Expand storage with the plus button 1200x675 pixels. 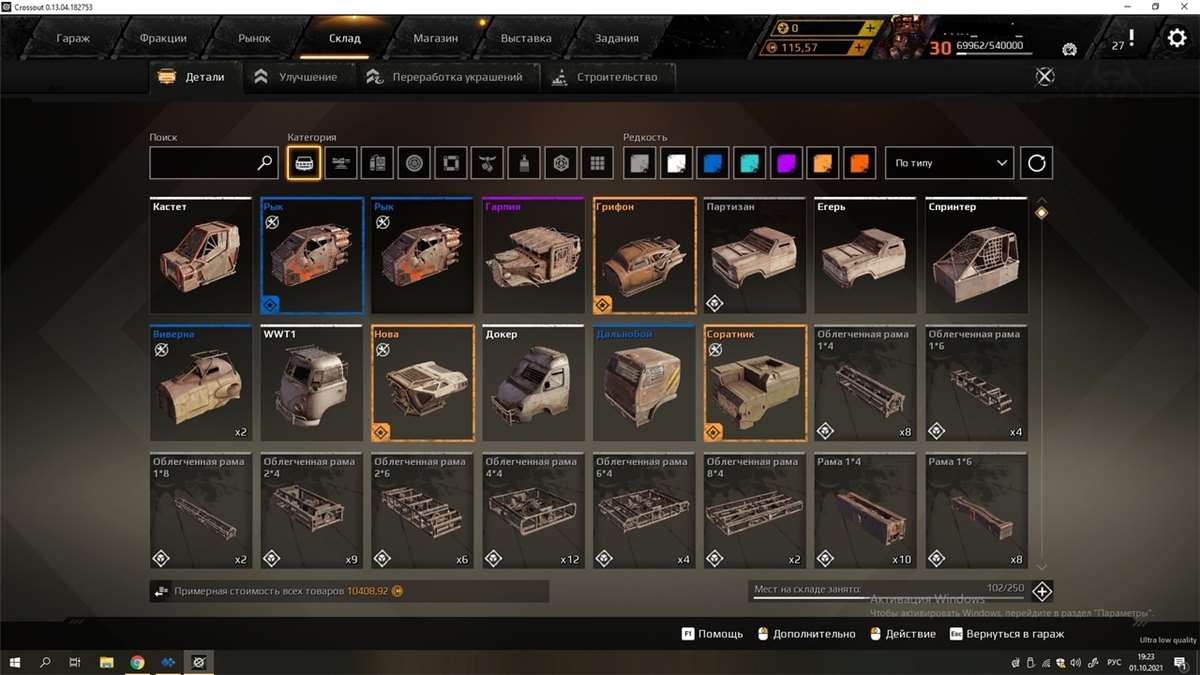[x=1042, y=591]
